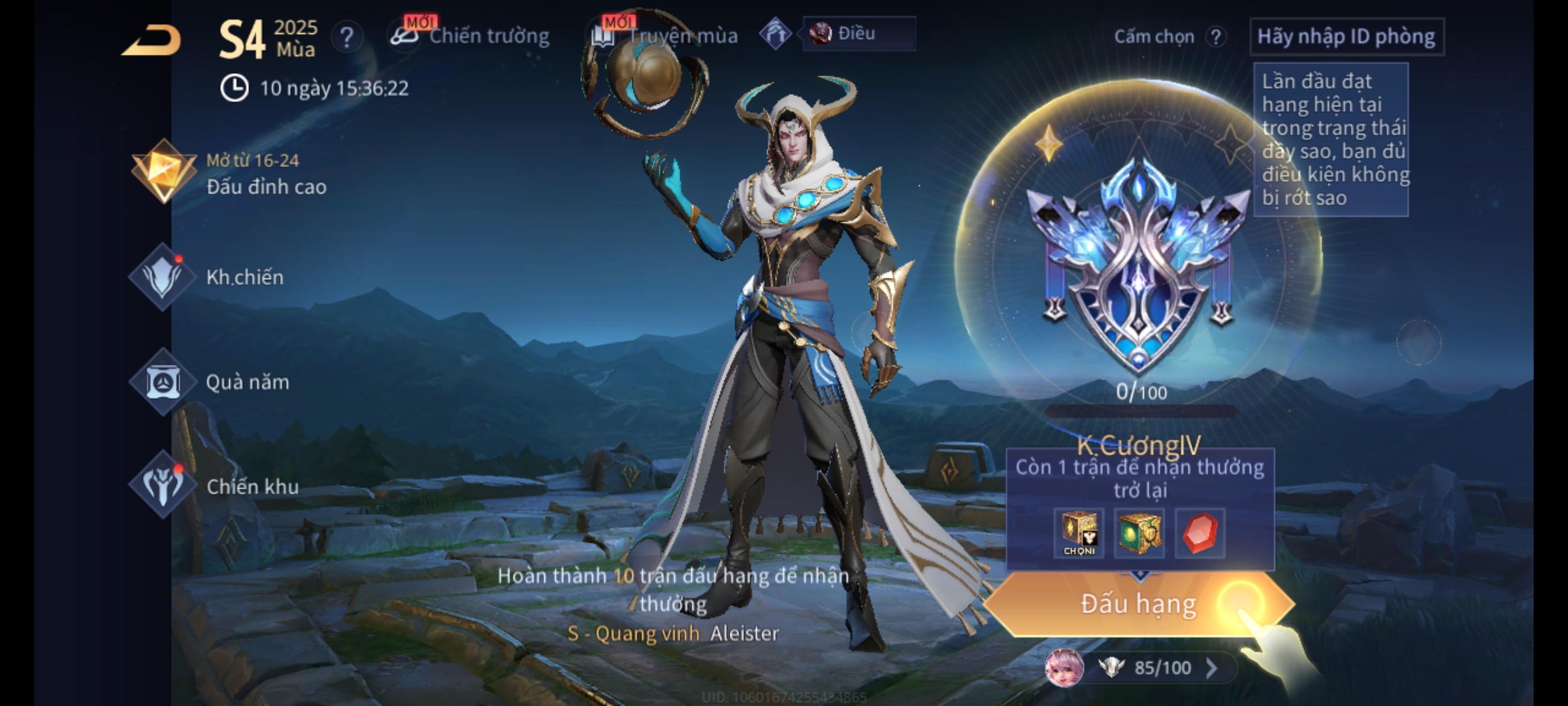This screenshot has height=706, width=1568.
Task: Tap the pink-haired player avatar
Action: click(x=1064, y=667)
